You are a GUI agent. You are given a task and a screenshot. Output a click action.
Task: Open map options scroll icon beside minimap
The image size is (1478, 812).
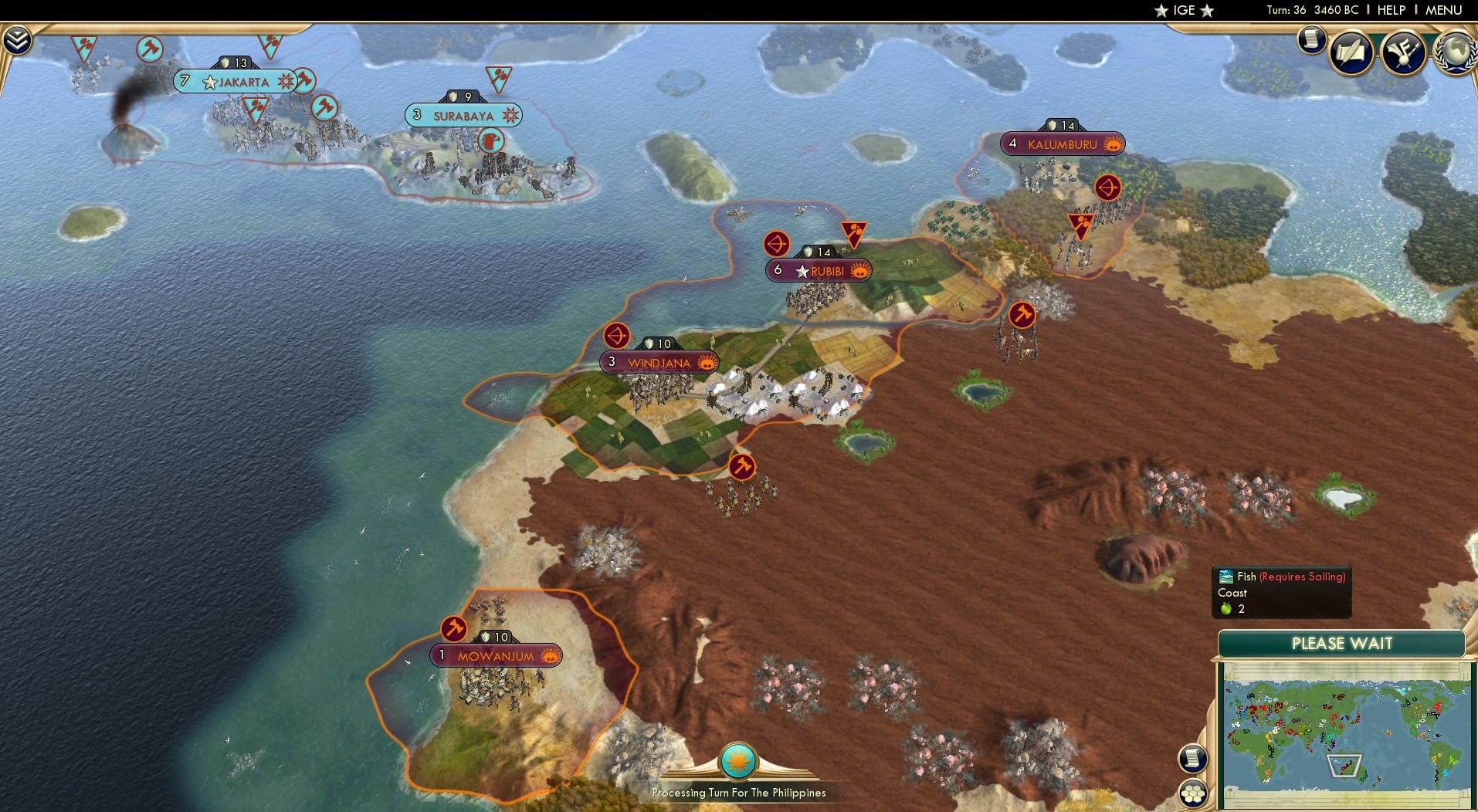[1192, 758]
